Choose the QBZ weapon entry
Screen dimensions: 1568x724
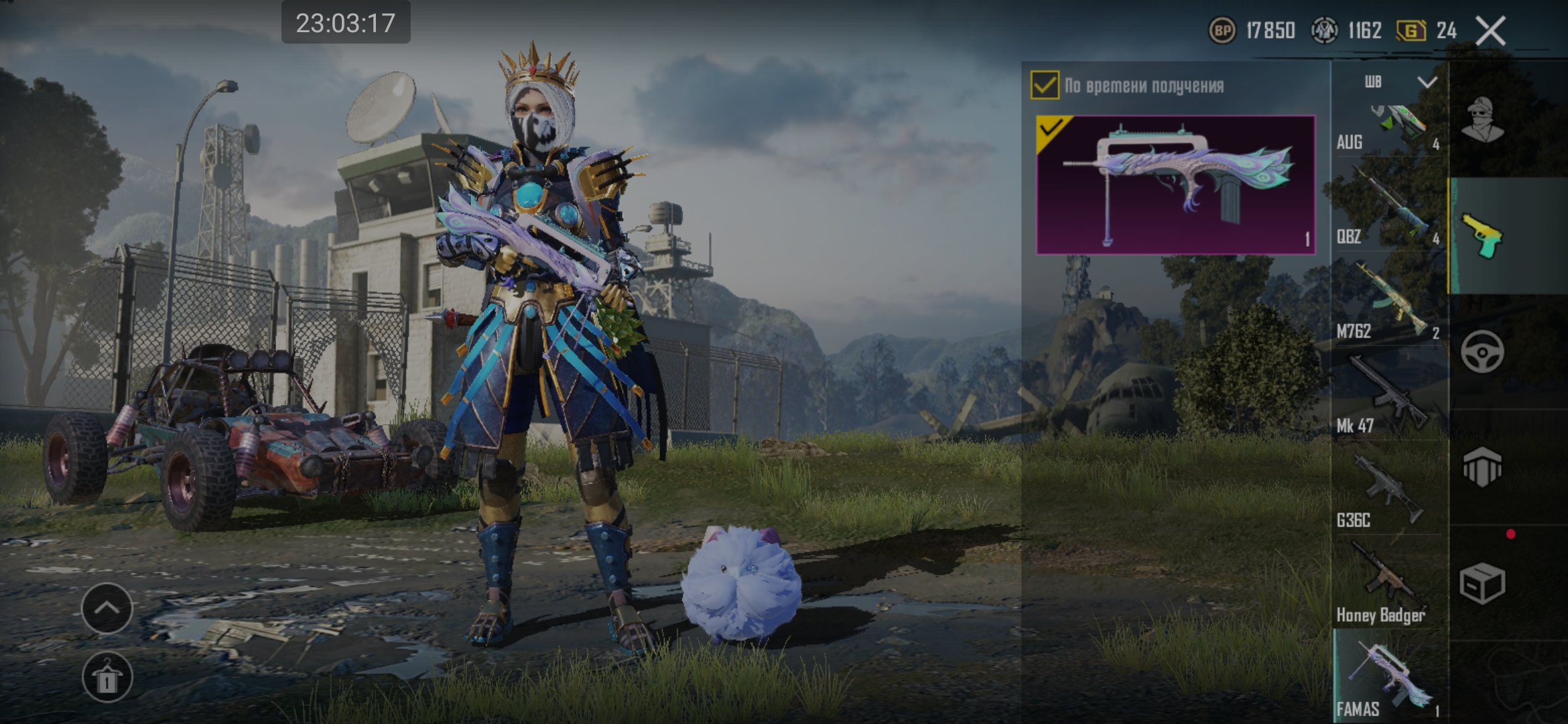coord(1388,211)
